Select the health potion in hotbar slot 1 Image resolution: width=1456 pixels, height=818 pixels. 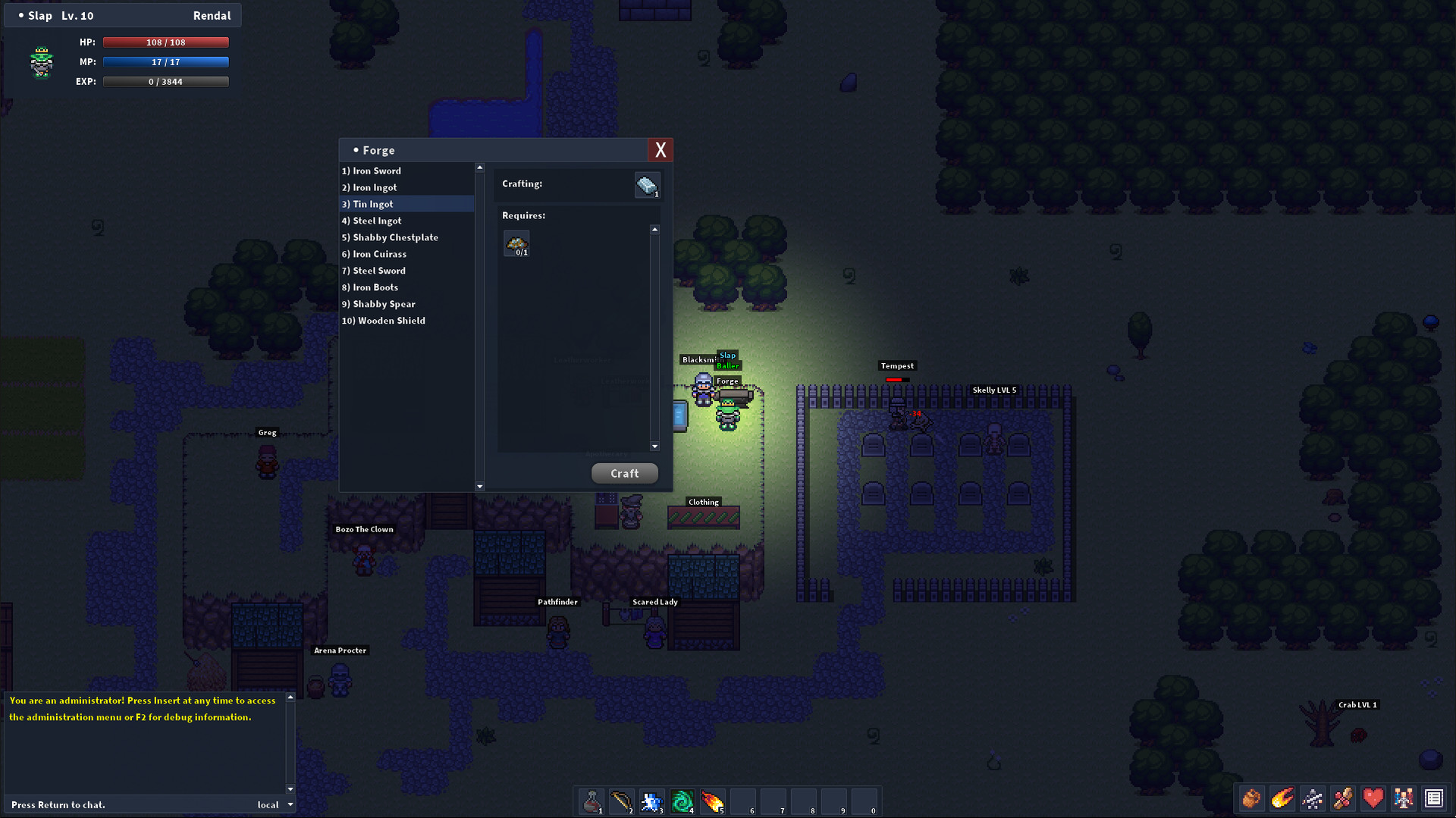pos(591,801)
